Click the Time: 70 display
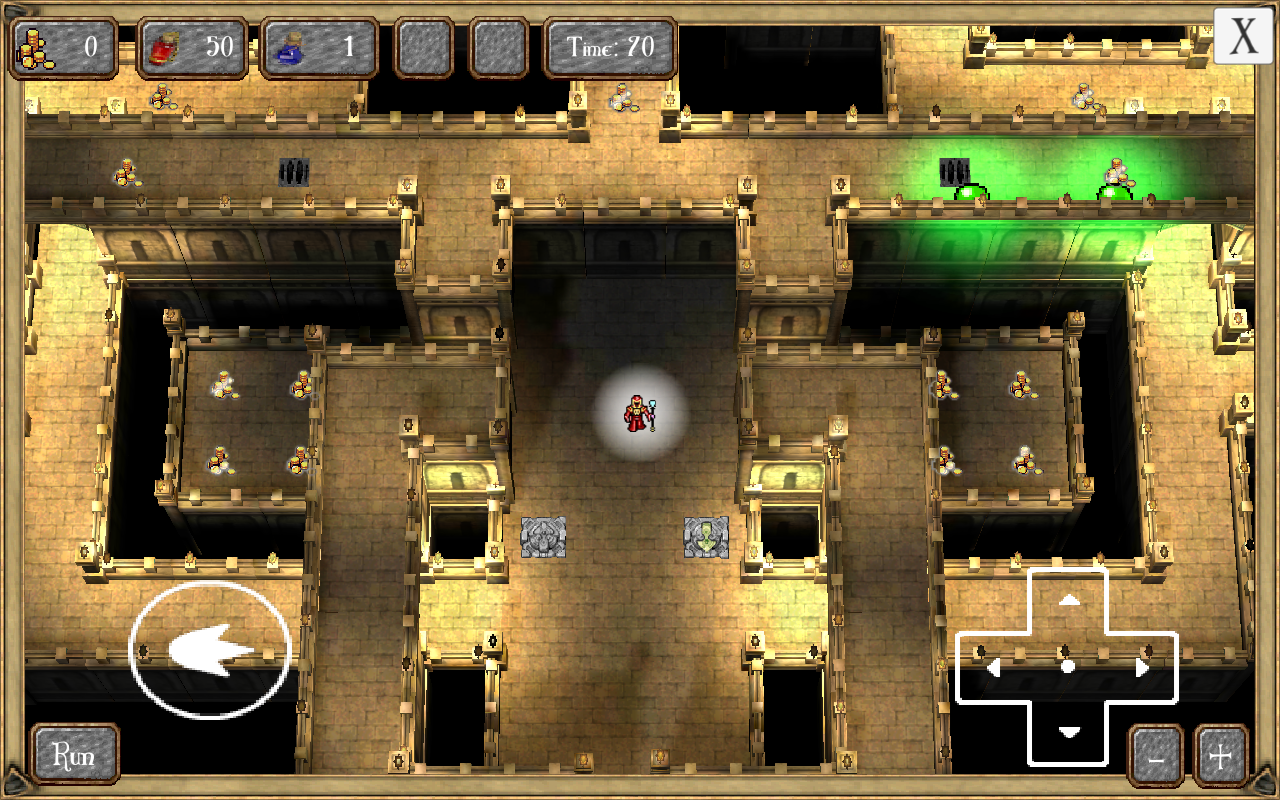The width and height of the screenshot is (1280, 800). pyautogui.click(x=611, y=45)
